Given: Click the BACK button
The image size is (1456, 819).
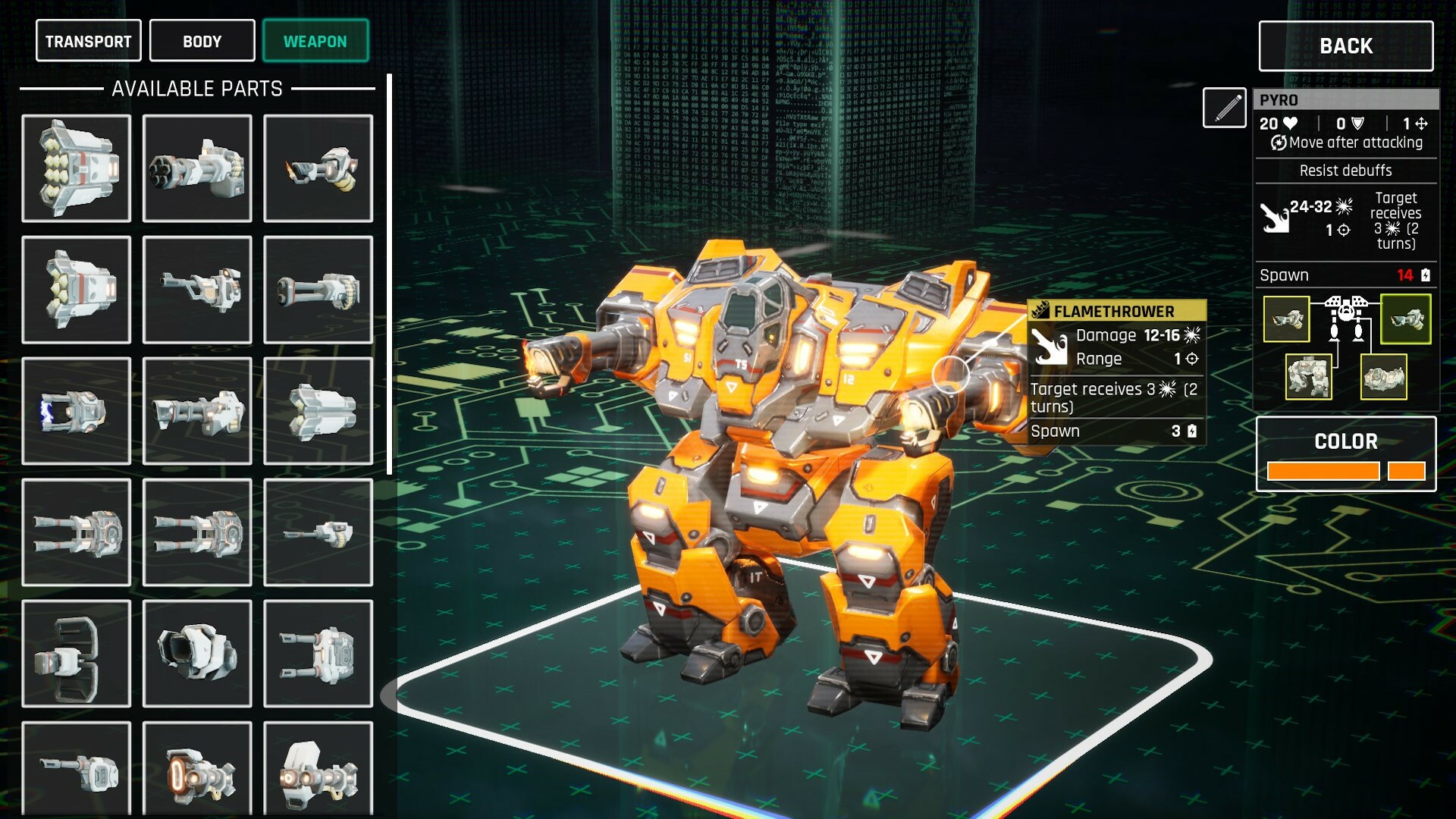Looking at the screenshot, I should [1345, 46].
